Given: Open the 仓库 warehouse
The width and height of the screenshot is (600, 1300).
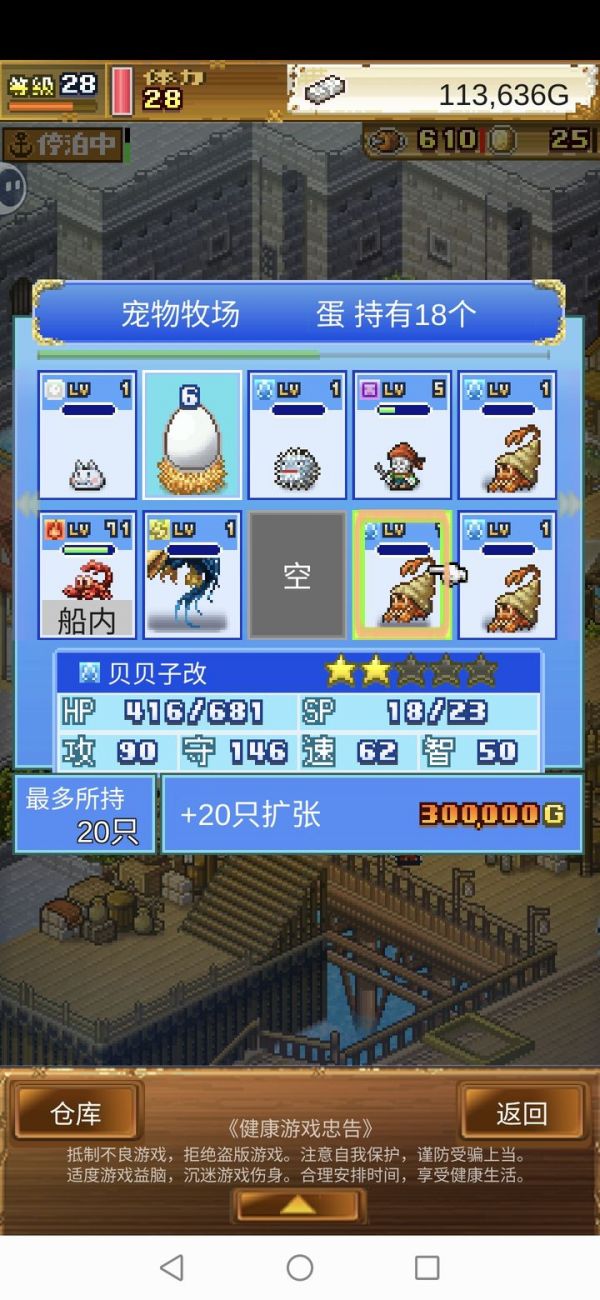Looking at the screenshot, I should click(x=77, y=1113).
